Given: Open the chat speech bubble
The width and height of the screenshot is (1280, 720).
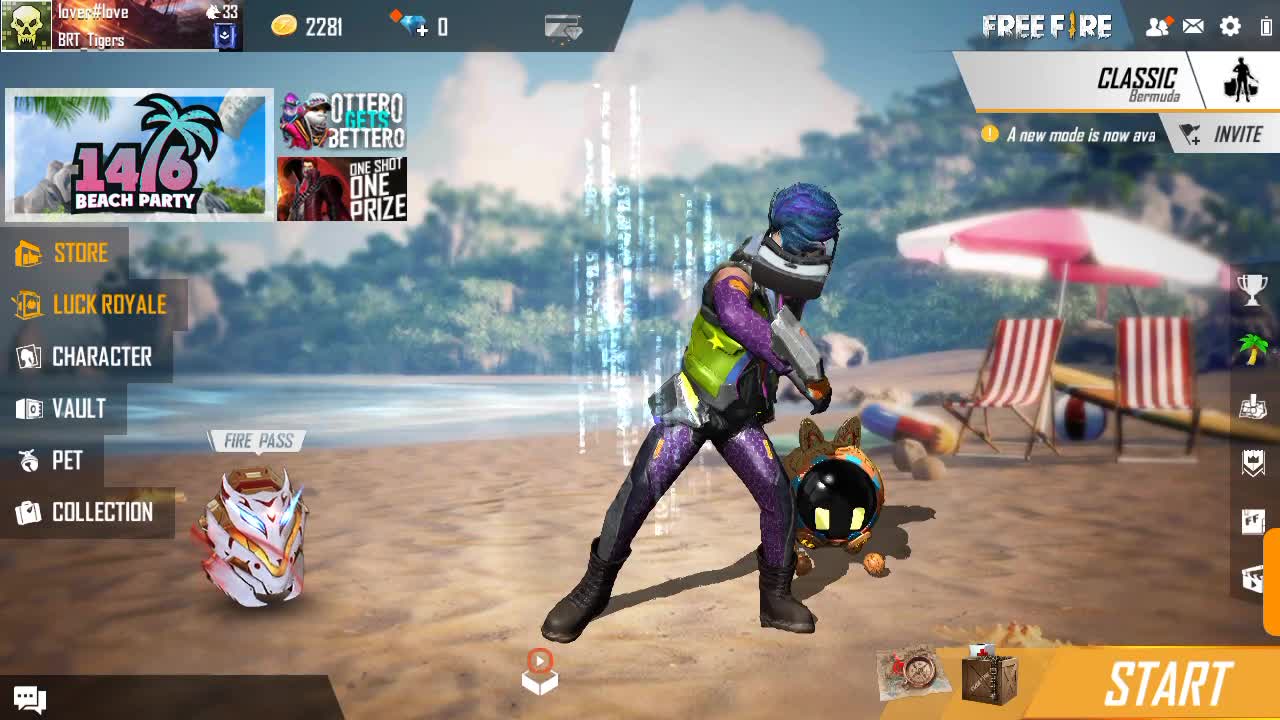Looking at the screenshot, I should (x=29, y=699).
